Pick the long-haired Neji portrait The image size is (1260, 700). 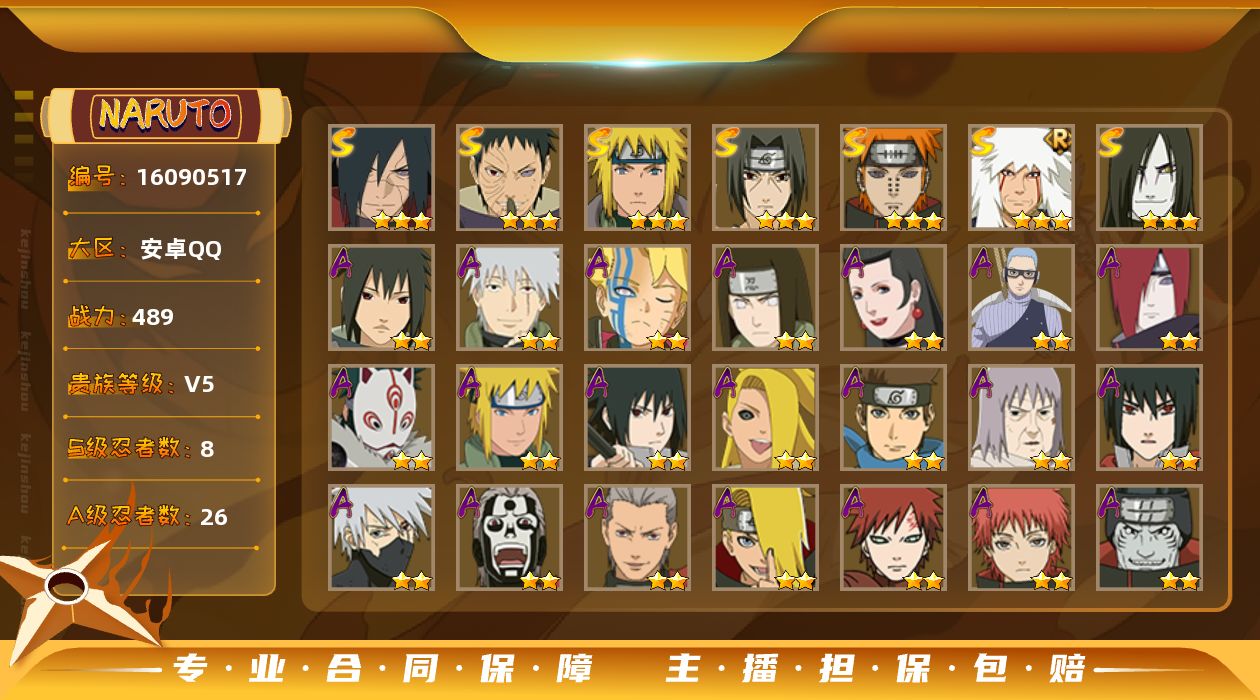coord(765,297)
